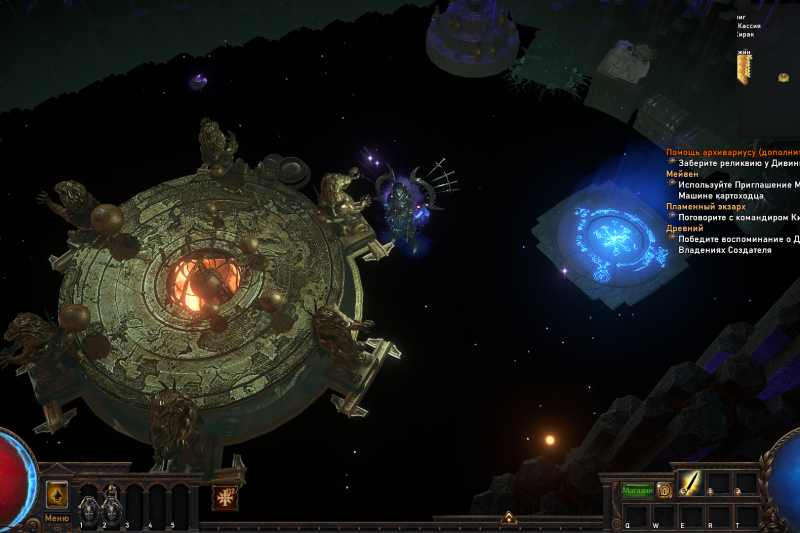The width and height of the screenshot is (800, 533).
Task: Use the flask in slot 1
Action: tap(87, 503)
